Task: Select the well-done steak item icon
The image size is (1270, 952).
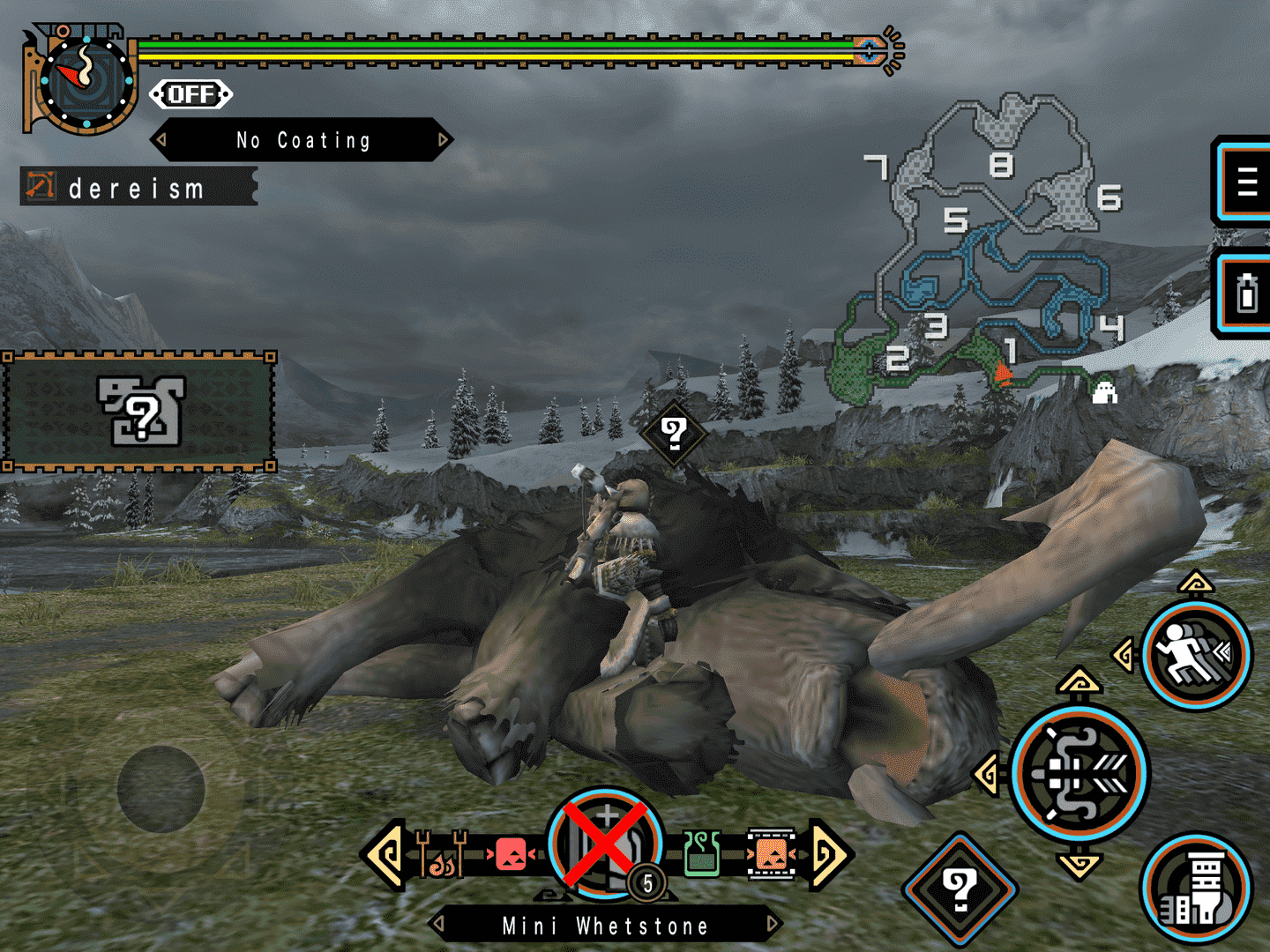Action: (x=771, y=854)
